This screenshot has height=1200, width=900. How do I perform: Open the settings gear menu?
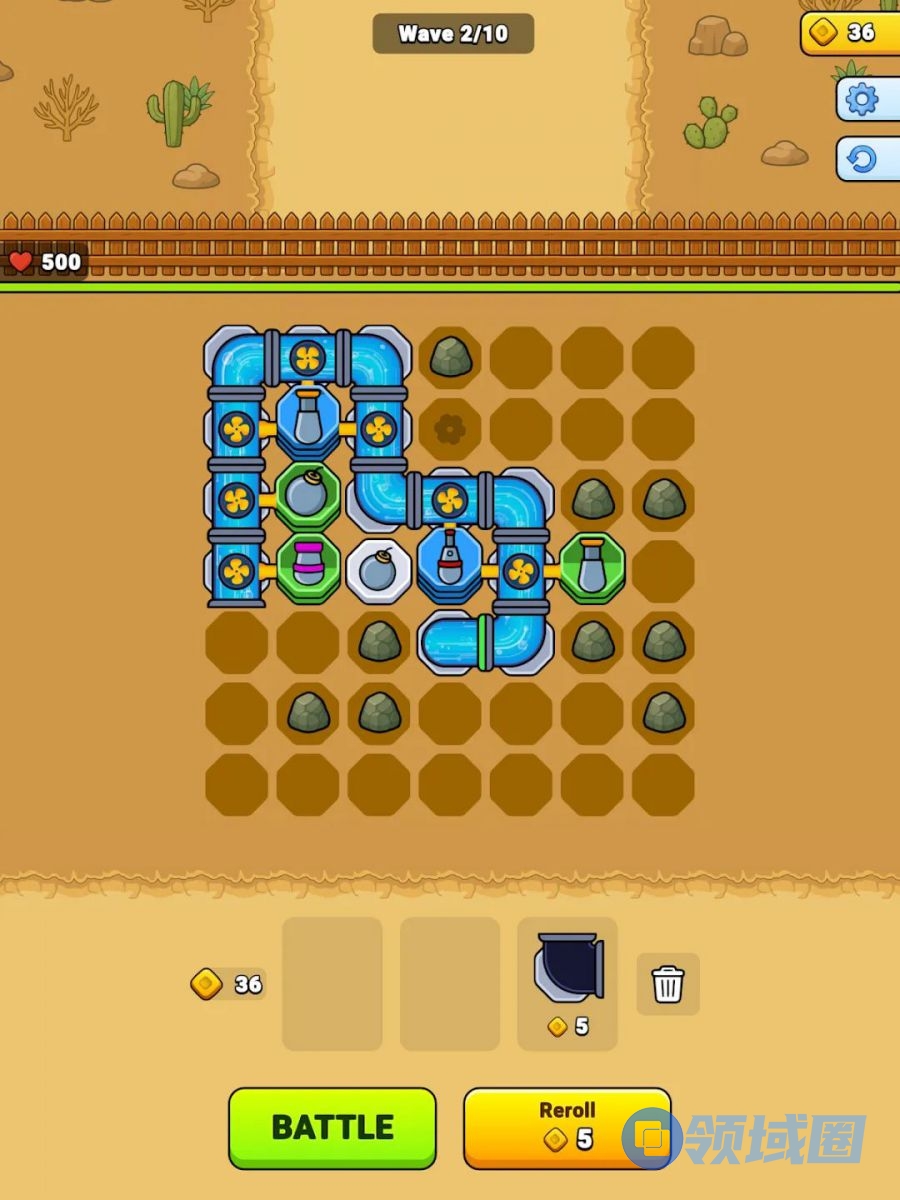tap(862, 99)
